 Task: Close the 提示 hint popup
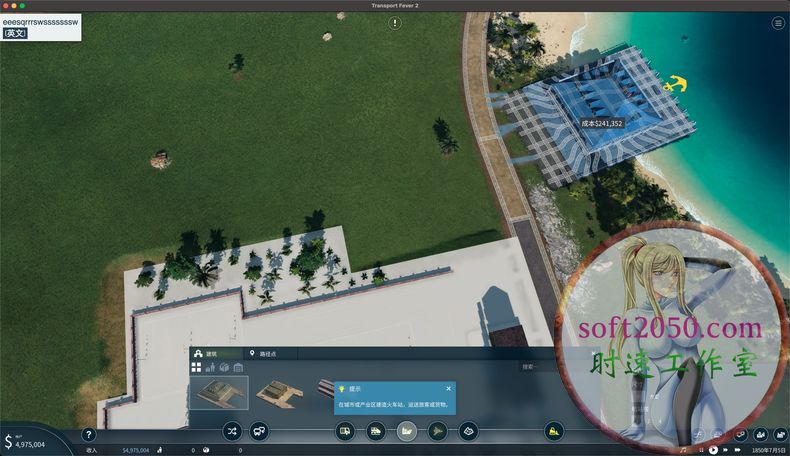click(448, 388)
